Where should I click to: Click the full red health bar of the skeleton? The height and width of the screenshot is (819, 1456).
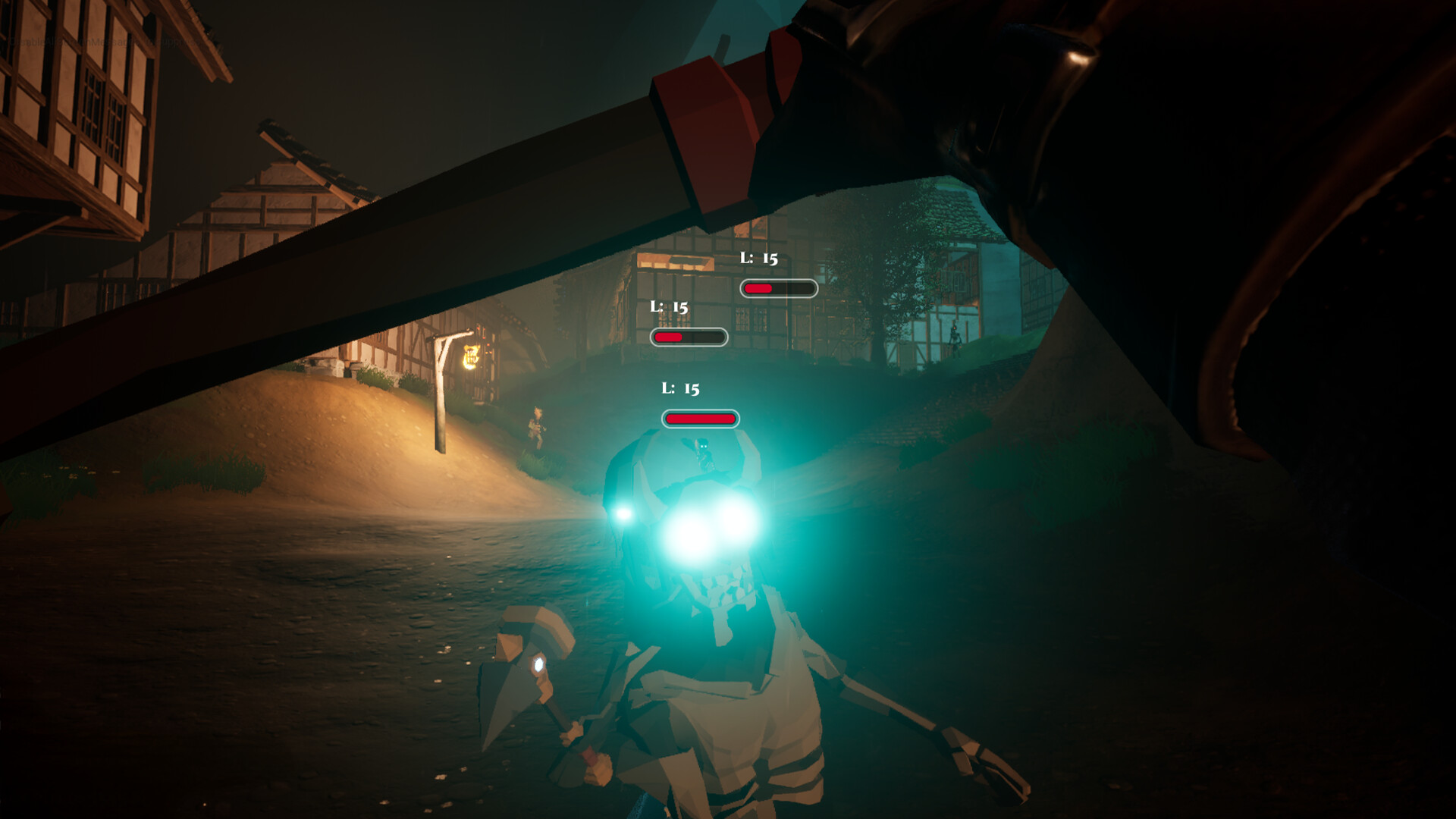click(699, 418)
